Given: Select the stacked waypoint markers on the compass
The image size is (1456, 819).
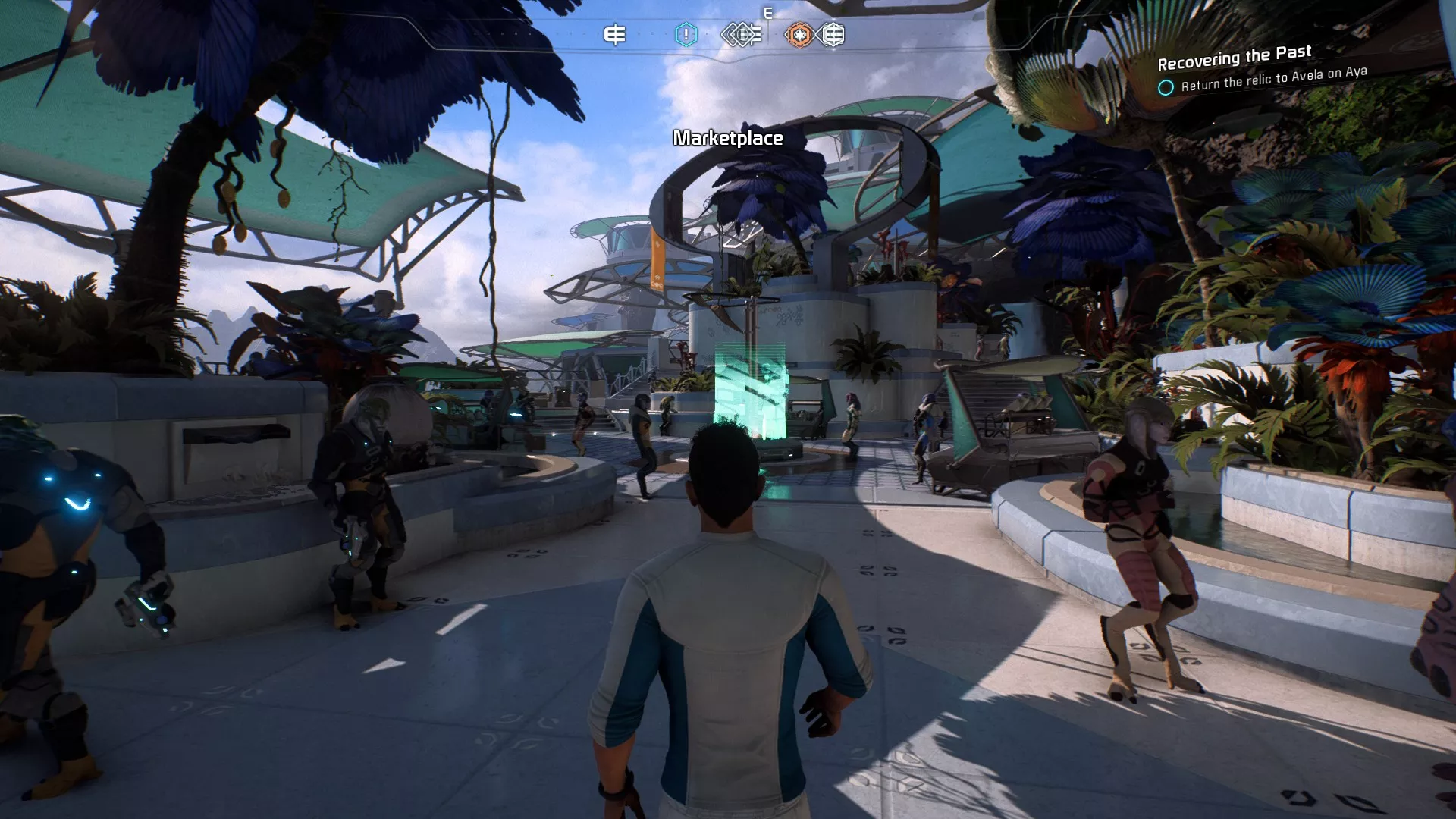Looking at the screenshot, I should coord(739,33).
